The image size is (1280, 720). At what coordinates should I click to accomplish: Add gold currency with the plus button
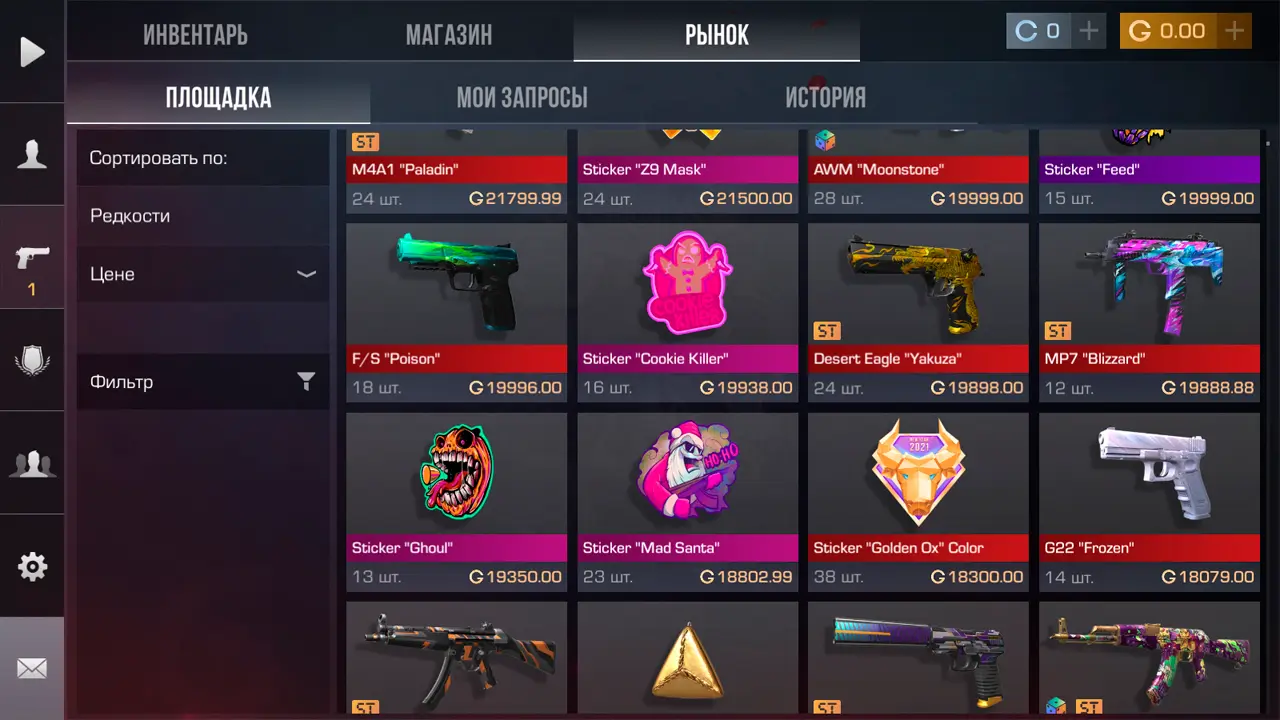(1235, 31)
